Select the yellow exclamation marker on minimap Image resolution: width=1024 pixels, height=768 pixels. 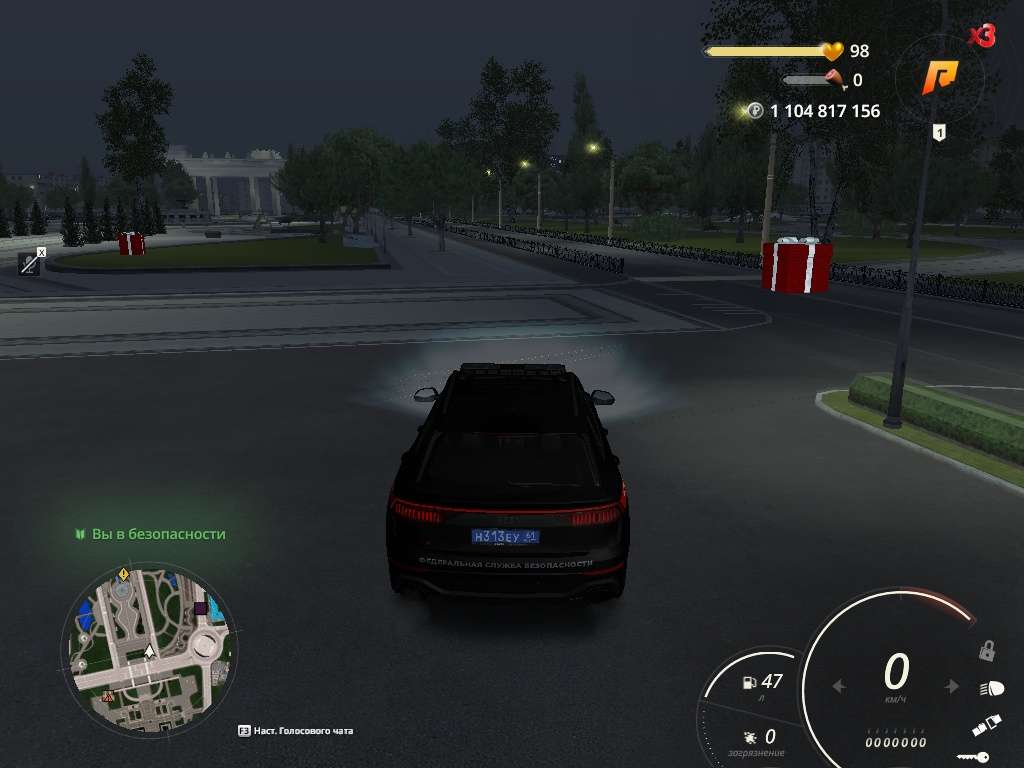click(123, 574)
